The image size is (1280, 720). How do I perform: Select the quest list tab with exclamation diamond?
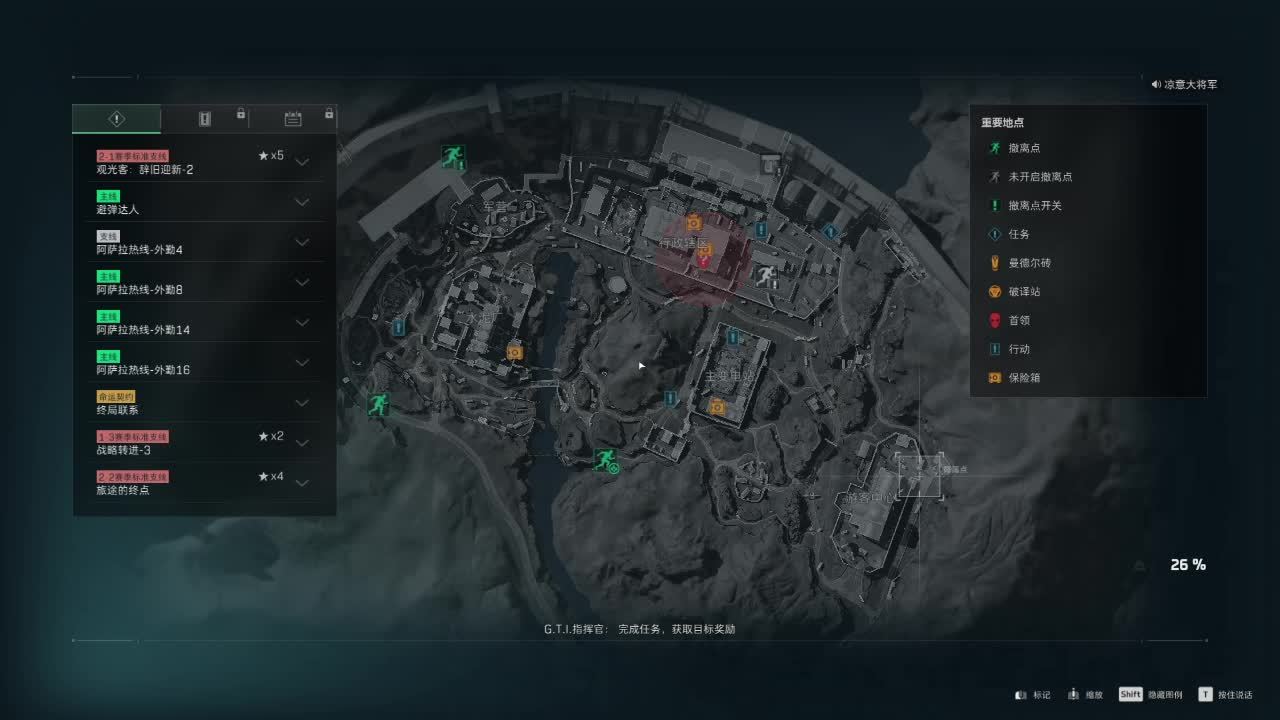[x=116, y=119]
